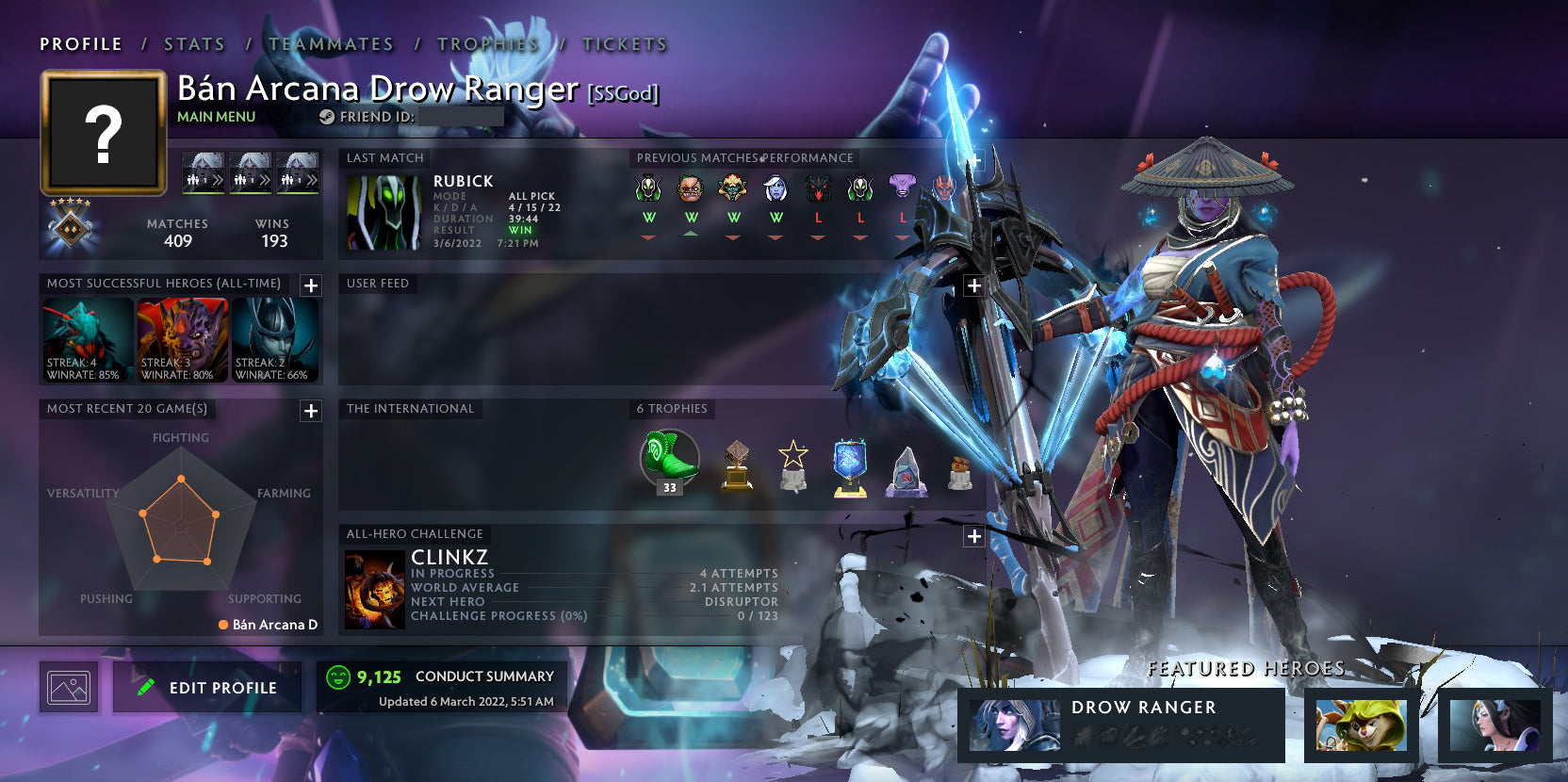Screen dimensions: 1568x782
Task: Click the EDIT PROFILE button
Action: [206, 687]
